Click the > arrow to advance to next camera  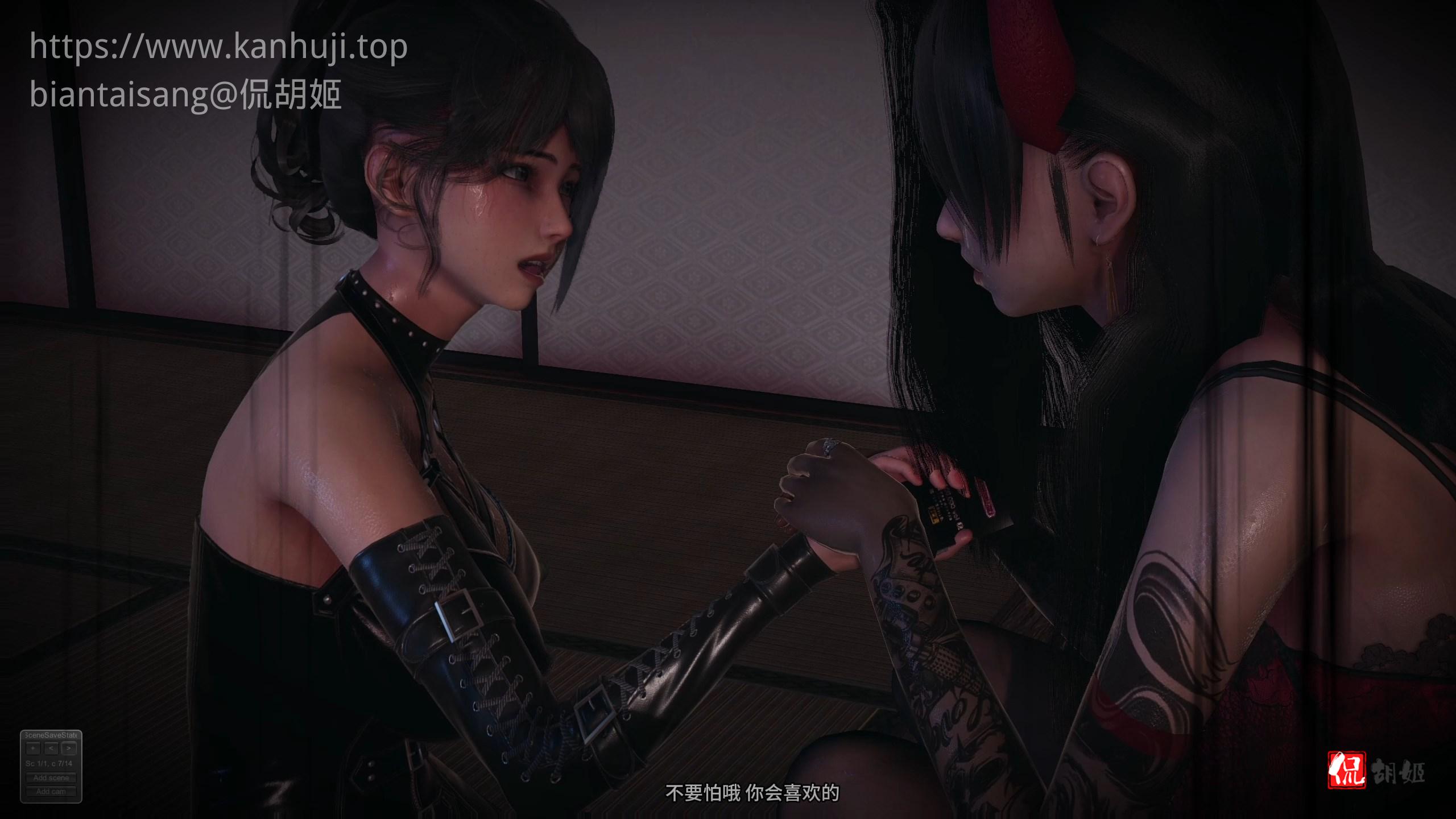point(69,748)
